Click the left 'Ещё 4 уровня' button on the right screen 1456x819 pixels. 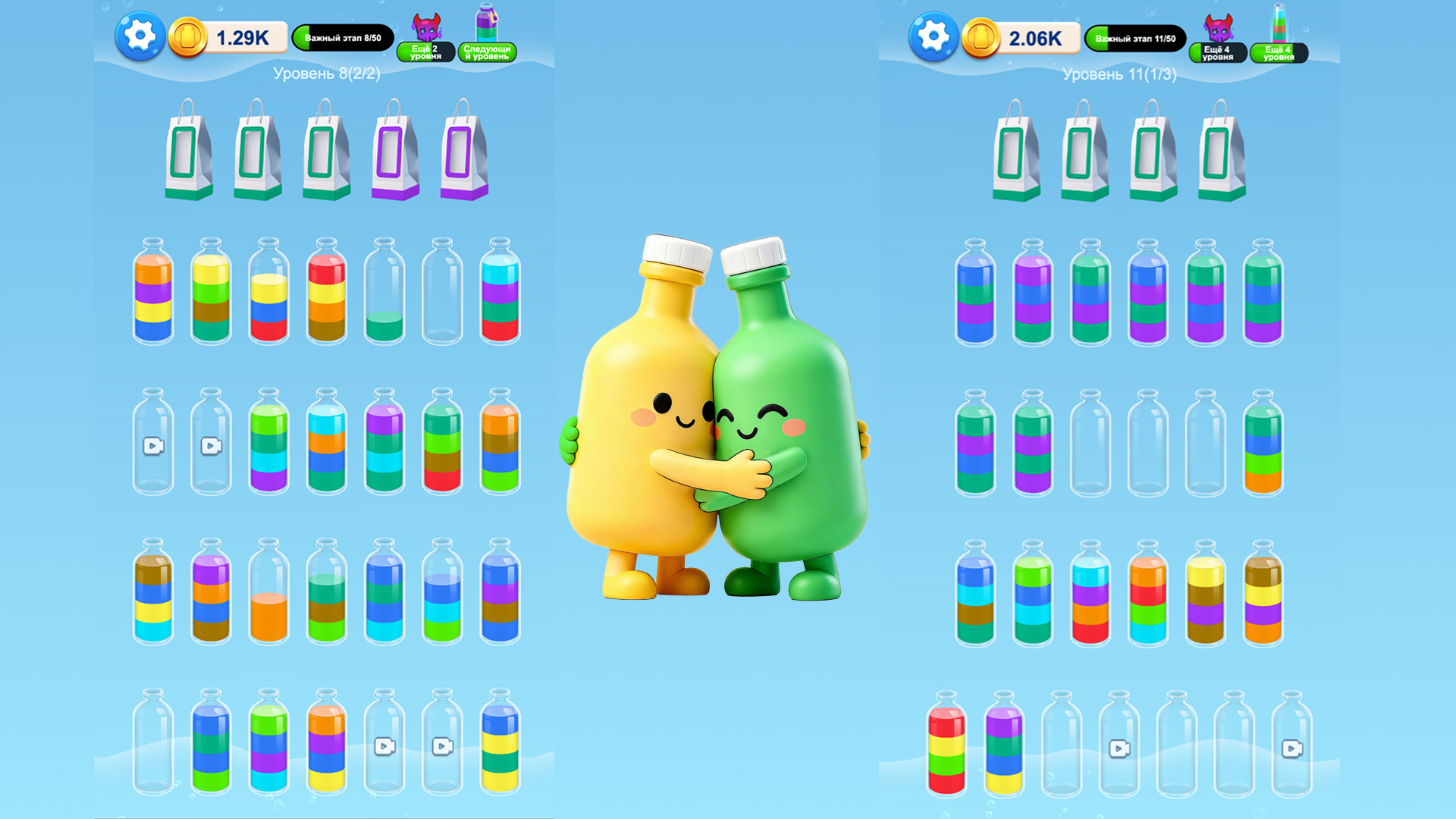pos(1216,51)
